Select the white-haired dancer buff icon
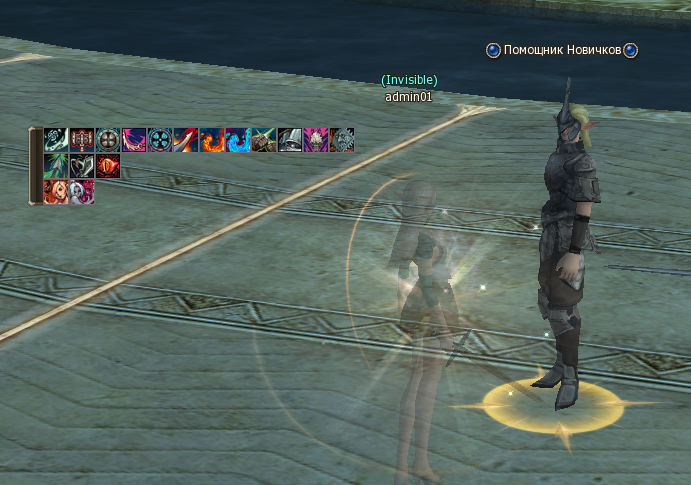The width and height of the screenshot is (691, 485). (82, 192)
